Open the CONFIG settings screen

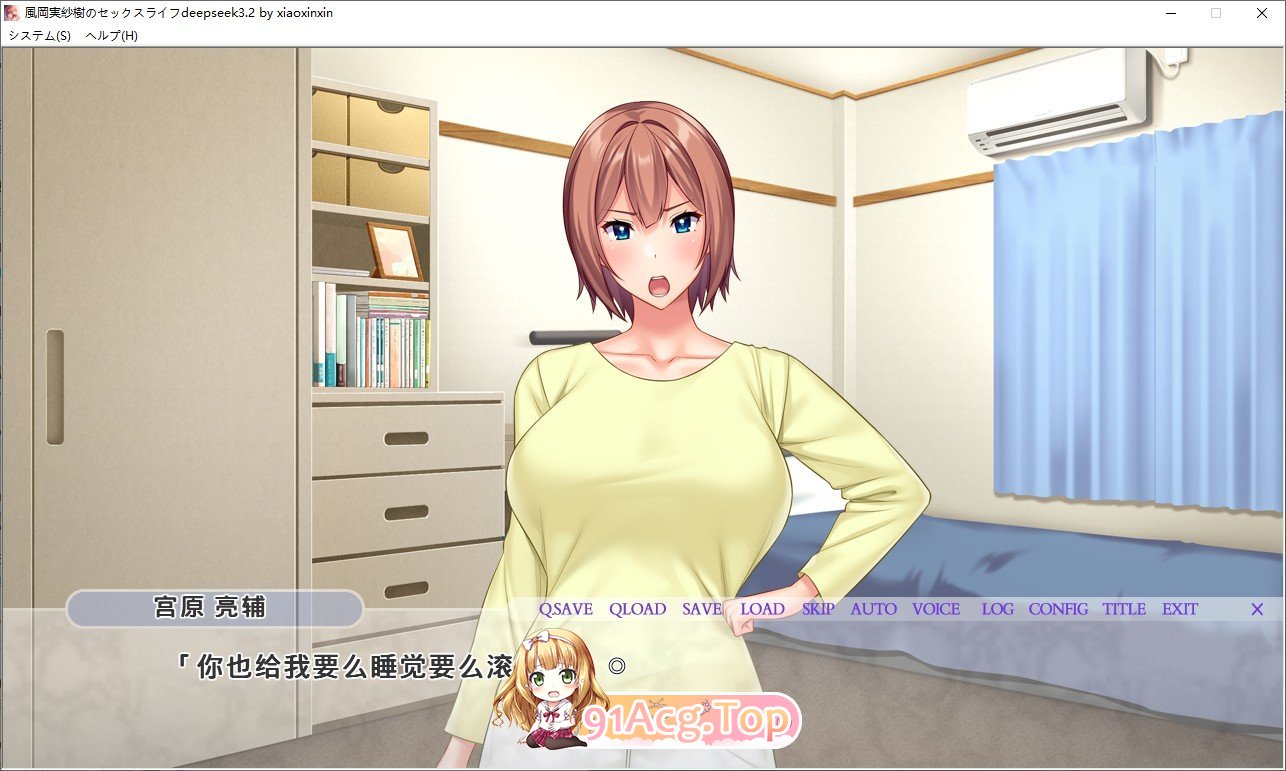[1059, 609]
